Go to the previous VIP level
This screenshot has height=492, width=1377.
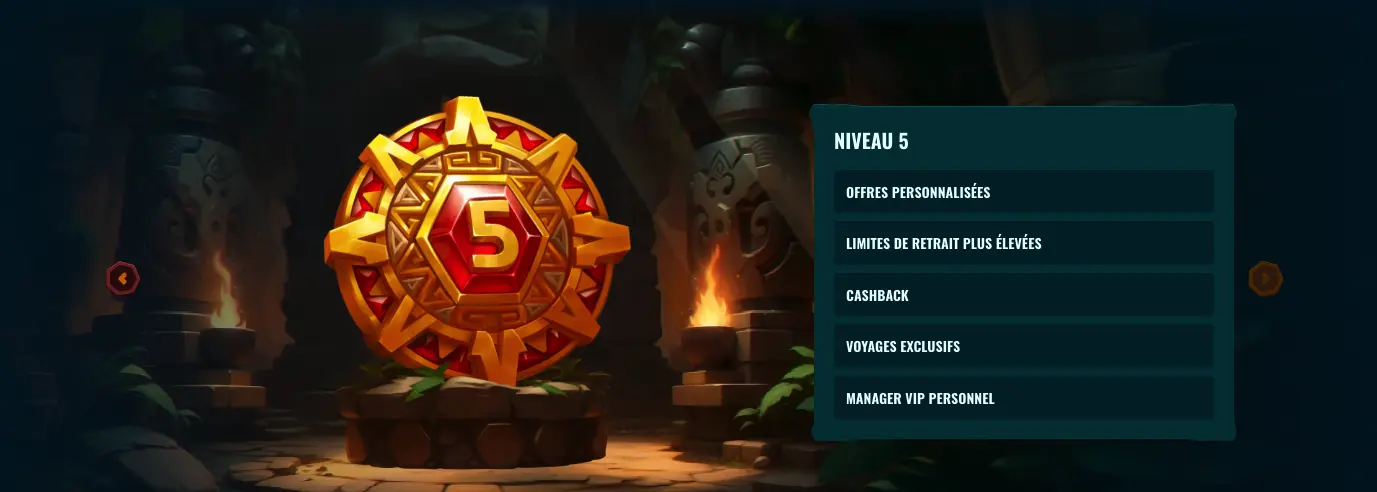coord(123,278)
